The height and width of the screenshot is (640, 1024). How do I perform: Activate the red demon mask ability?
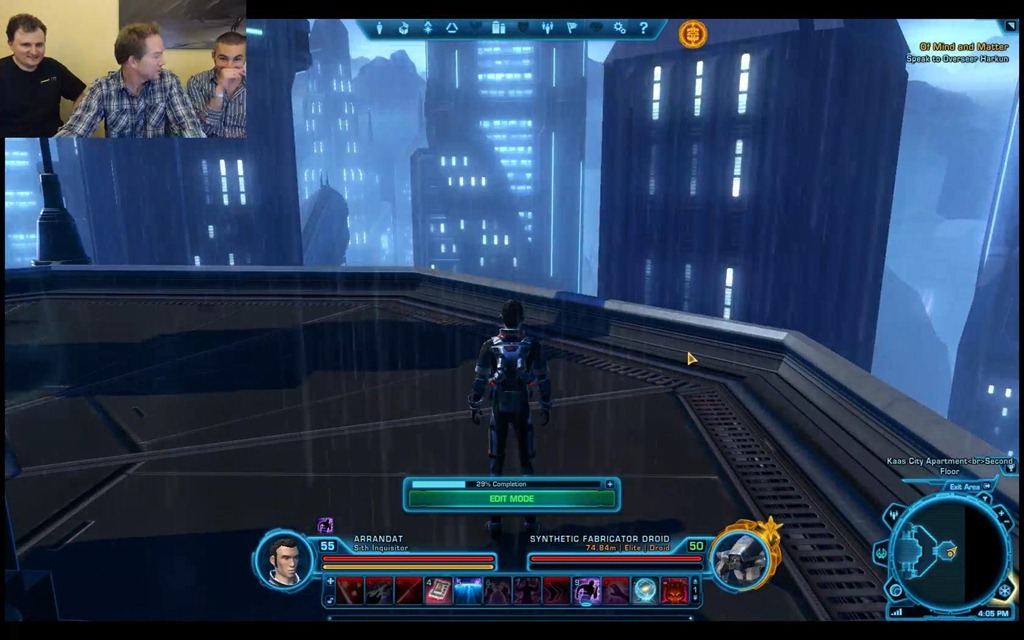pos(675,591)
